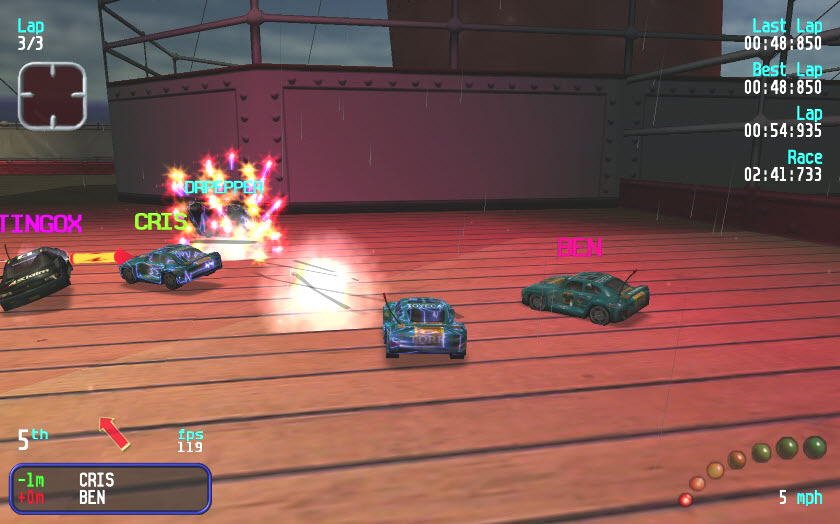Click the red direction arrow indicator
840x524 pixels.
click(x=114, y=433)
